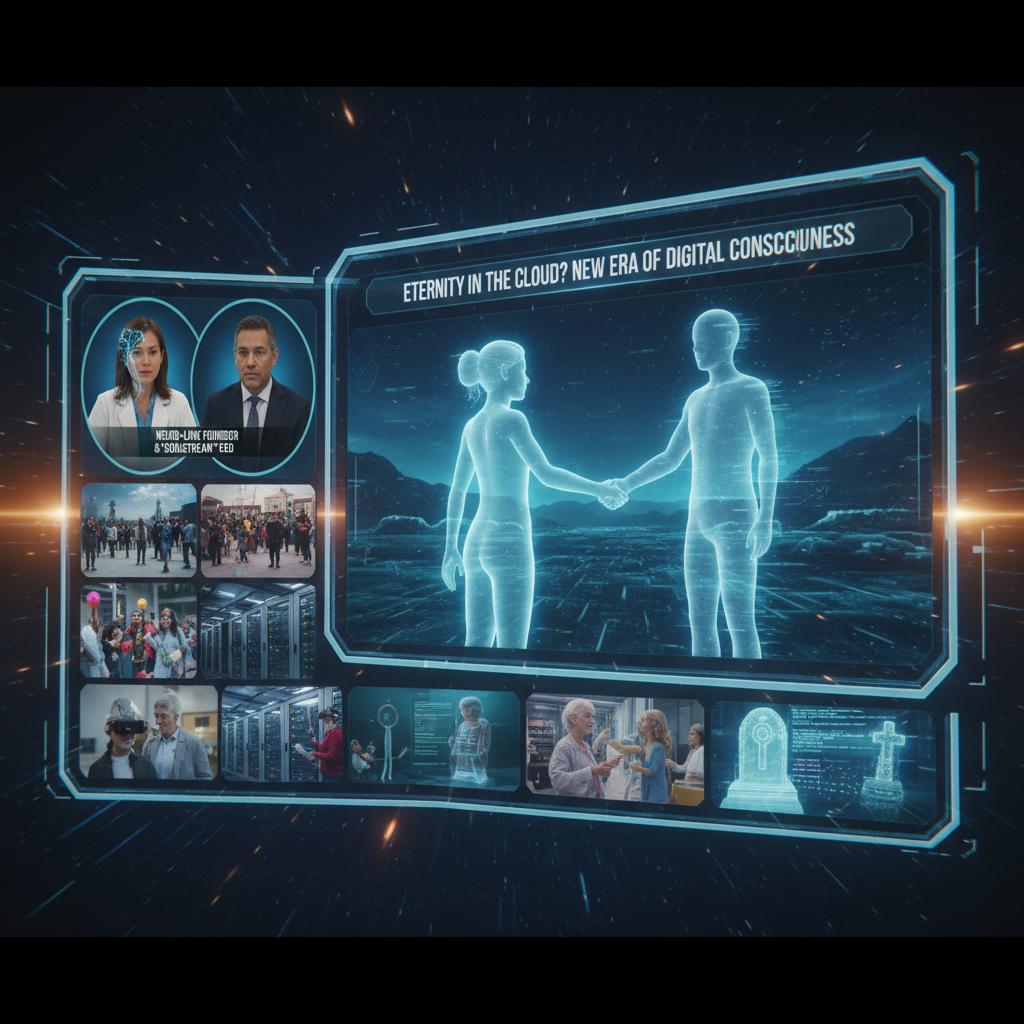Select the crowd before red-roofed buildings thumbnail
Image resolution: width=1024 pixels, height=1024 pixels.
click(x=258, y=530)
